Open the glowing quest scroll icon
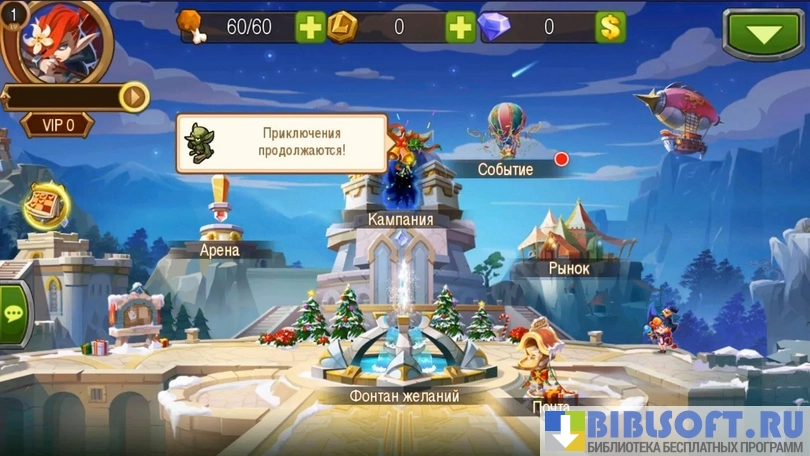This screenshot has width=810, height=456. click(x=45, y=206)
